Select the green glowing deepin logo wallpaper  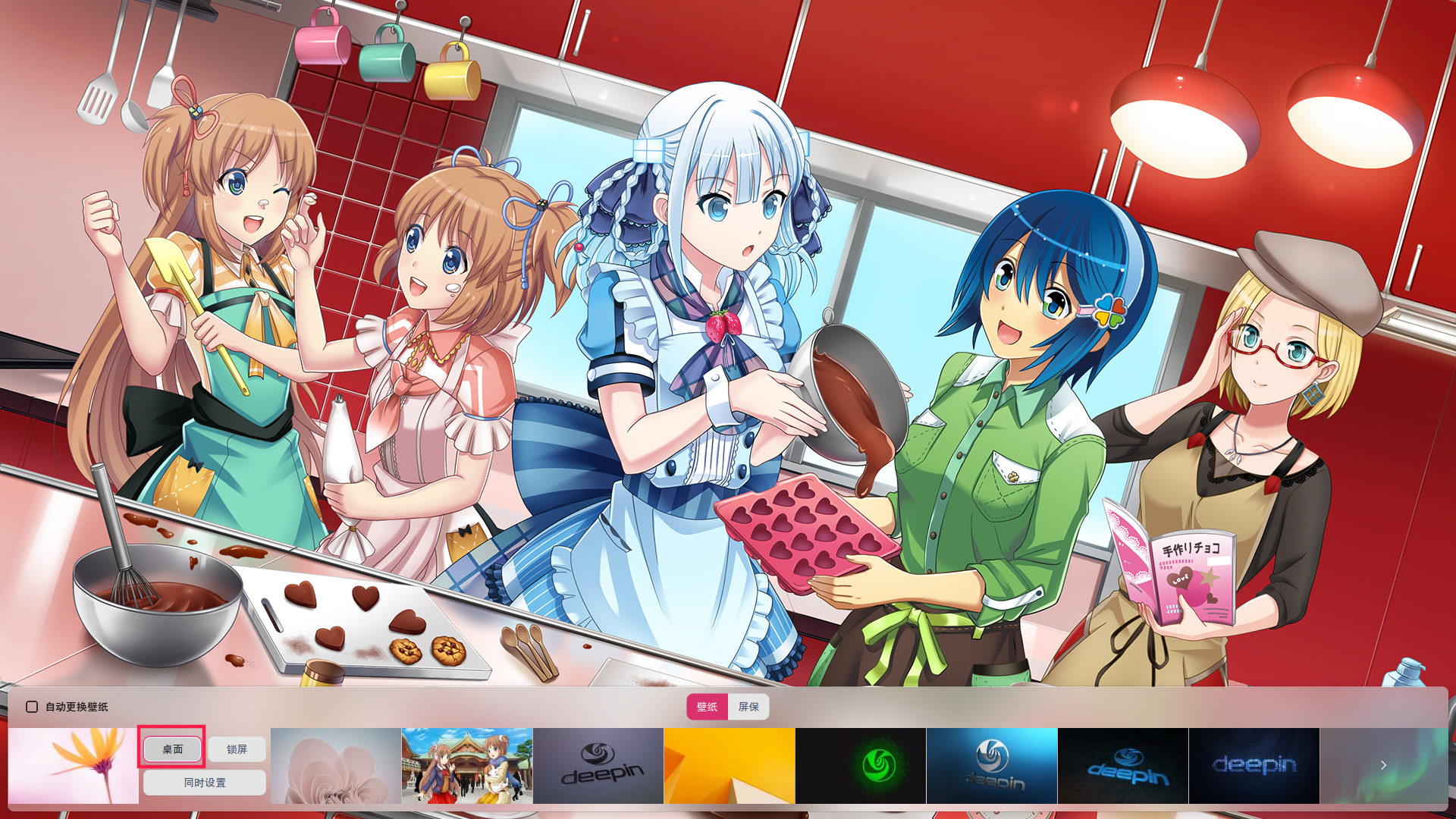(861, 766)
